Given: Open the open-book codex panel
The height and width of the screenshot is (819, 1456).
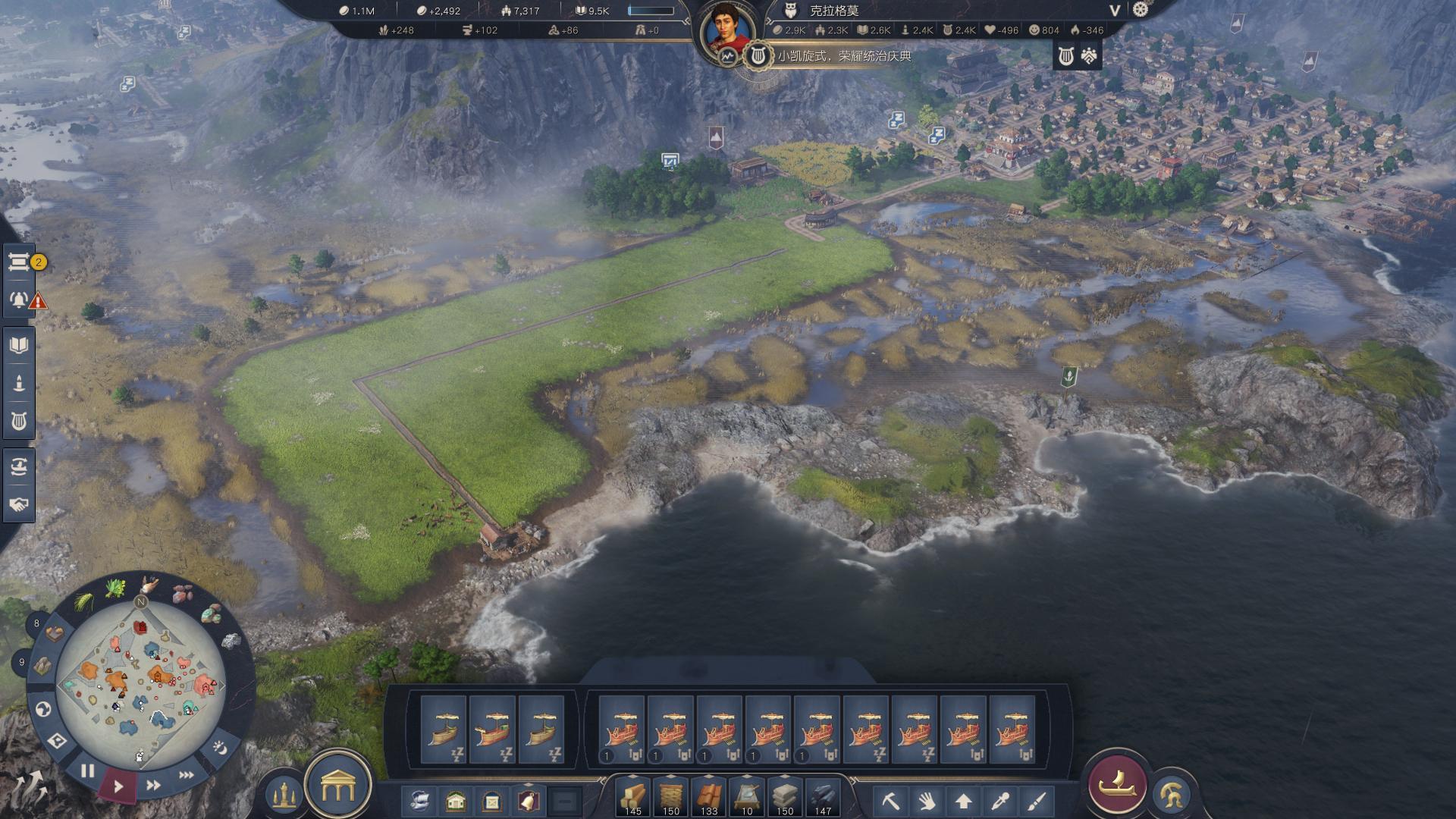Looking at the screenshot, I should point(19,346).
